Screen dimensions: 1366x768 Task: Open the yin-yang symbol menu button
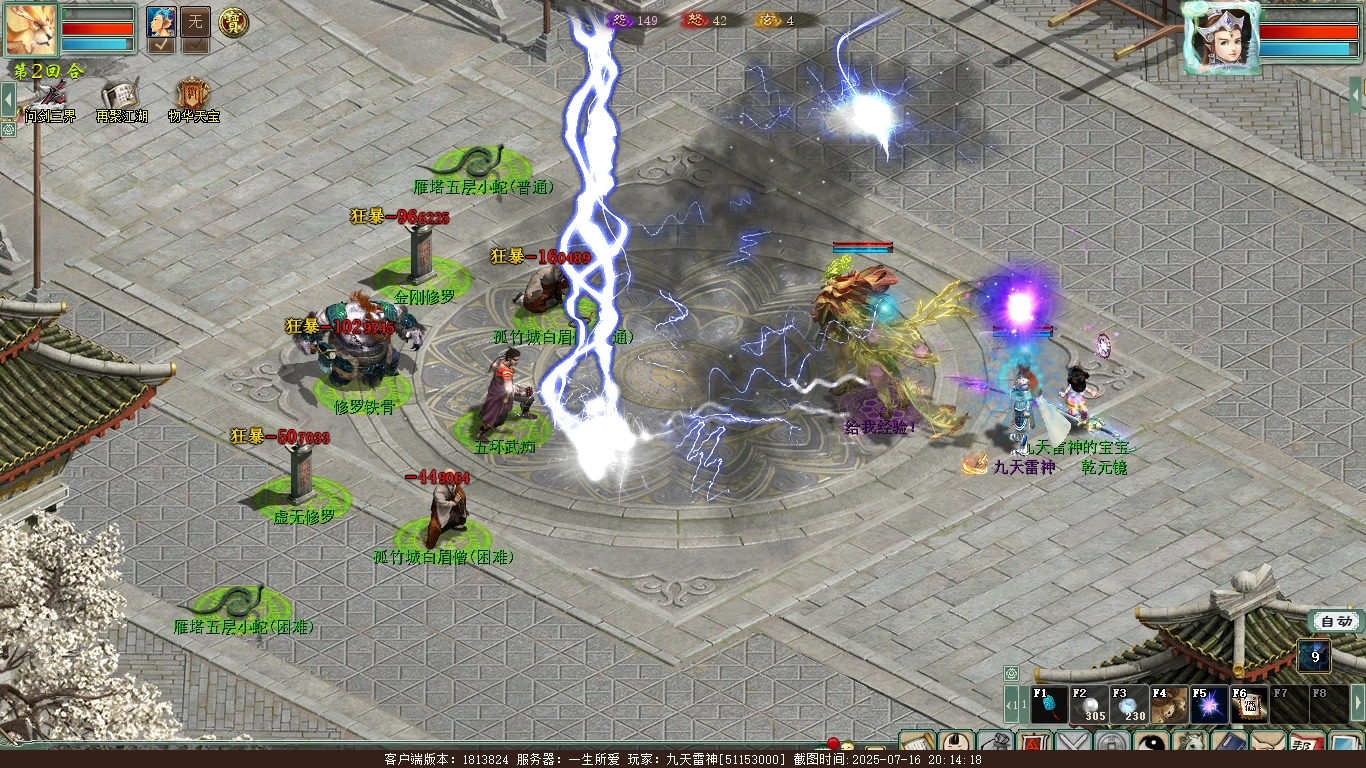point(1151,744)
